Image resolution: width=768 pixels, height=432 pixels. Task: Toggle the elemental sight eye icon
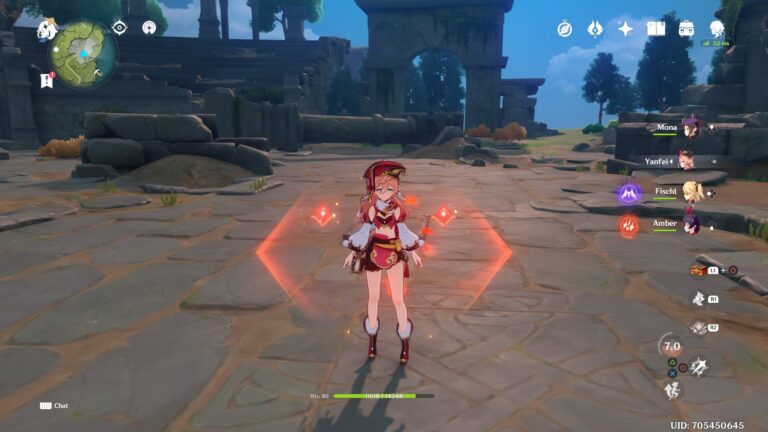coord(119,28)
